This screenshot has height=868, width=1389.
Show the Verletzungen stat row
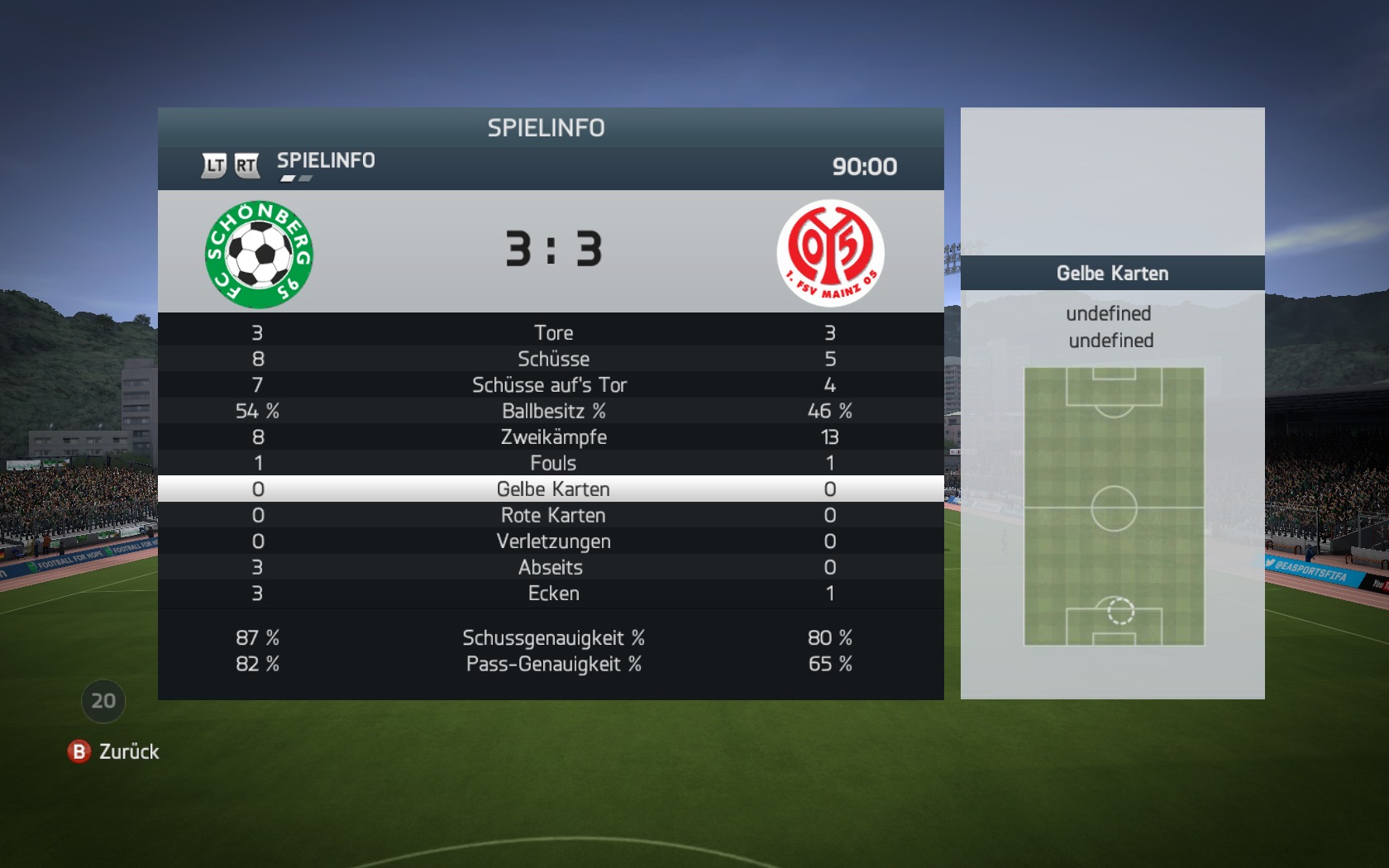coord(552,541)
